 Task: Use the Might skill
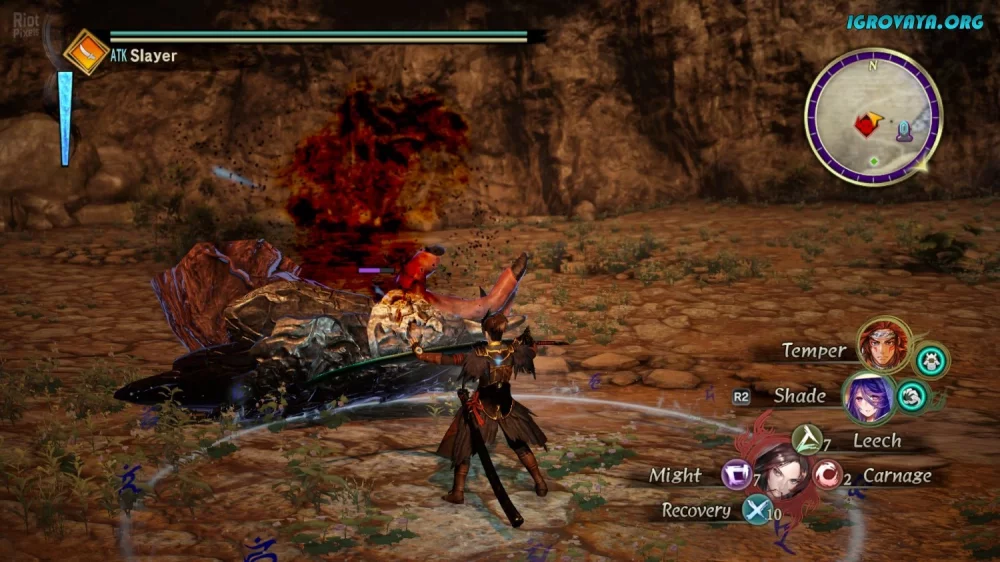(738, 475)
